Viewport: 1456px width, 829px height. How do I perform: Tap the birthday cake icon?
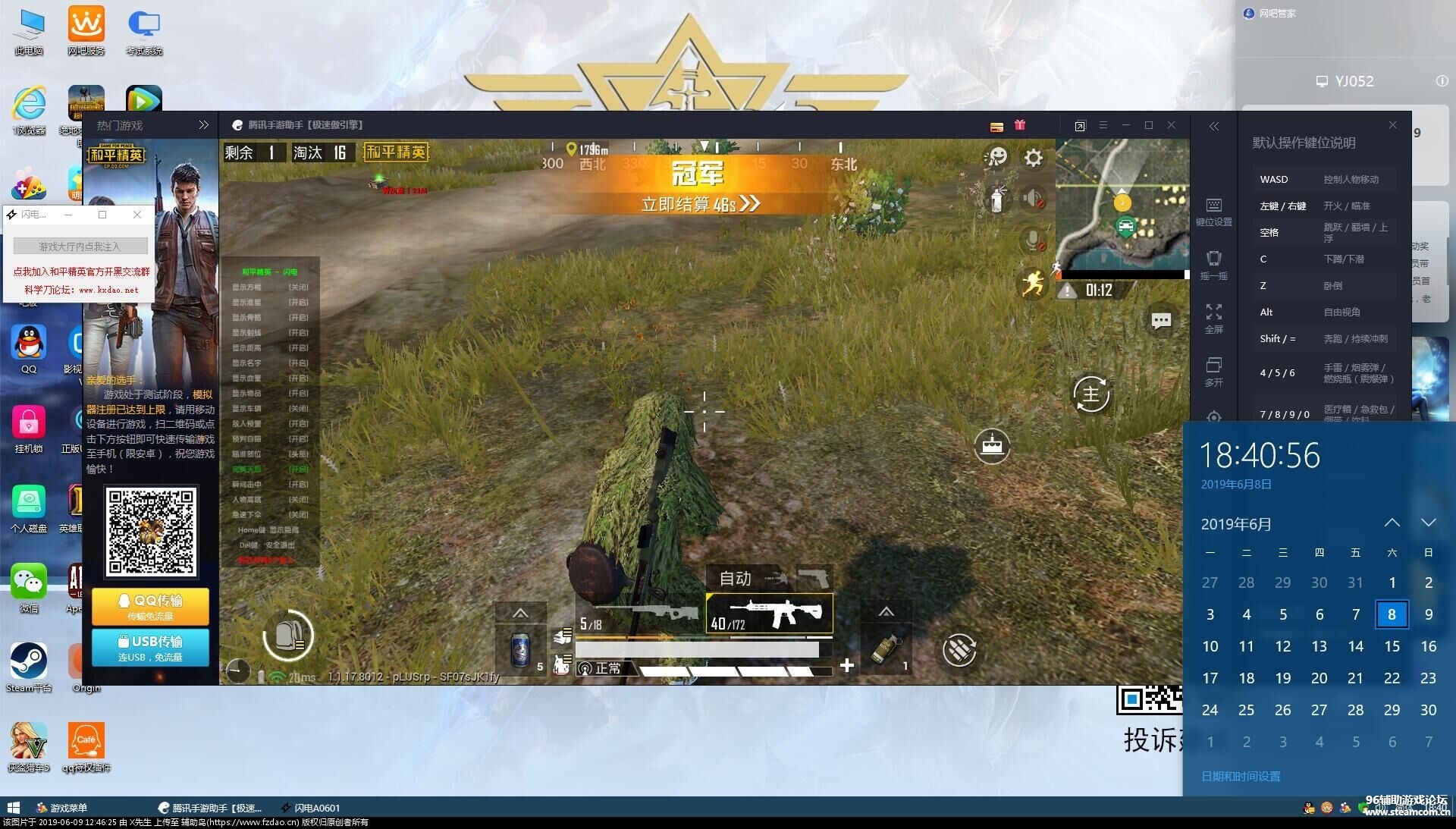click(992, 445)
